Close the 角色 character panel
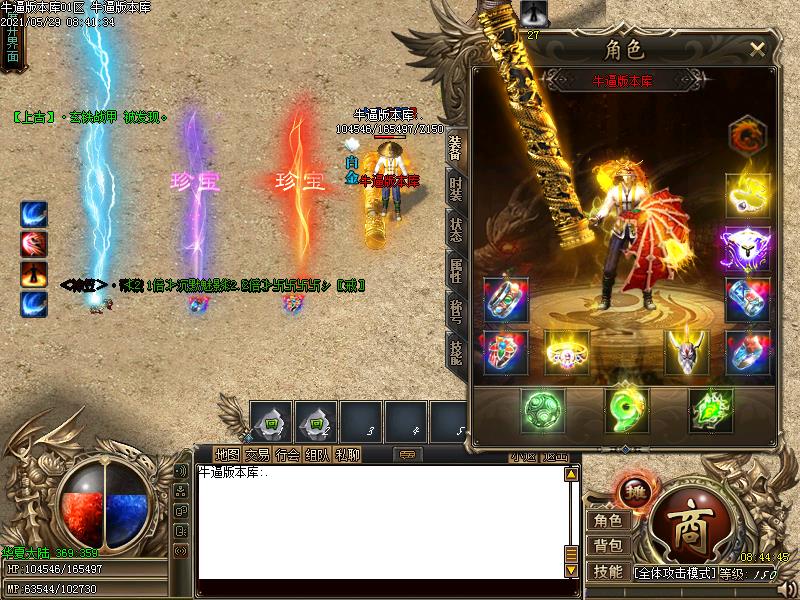Image resolution: width=800 pixels, height=600 pixels. click(757, 48)
